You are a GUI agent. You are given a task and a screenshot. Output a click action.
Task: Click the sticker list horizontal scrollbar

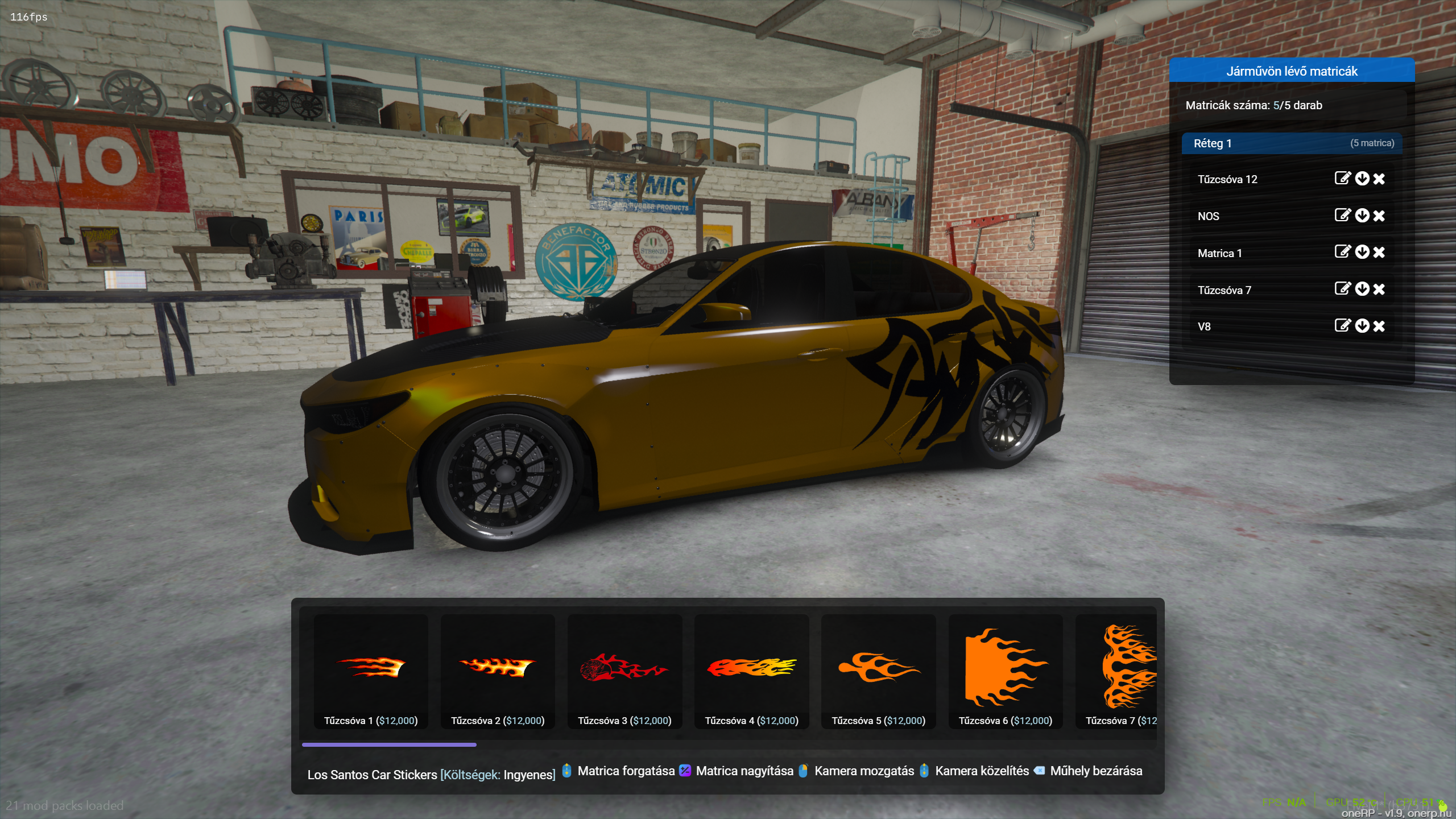pos(389,744)
